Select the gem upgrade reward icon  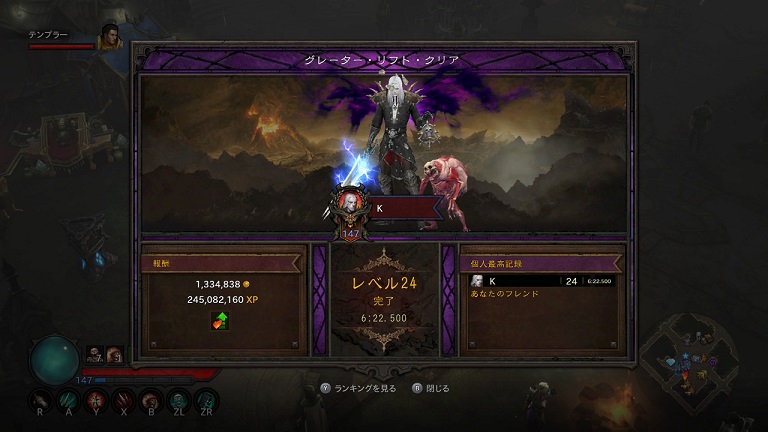pos(220,321)
